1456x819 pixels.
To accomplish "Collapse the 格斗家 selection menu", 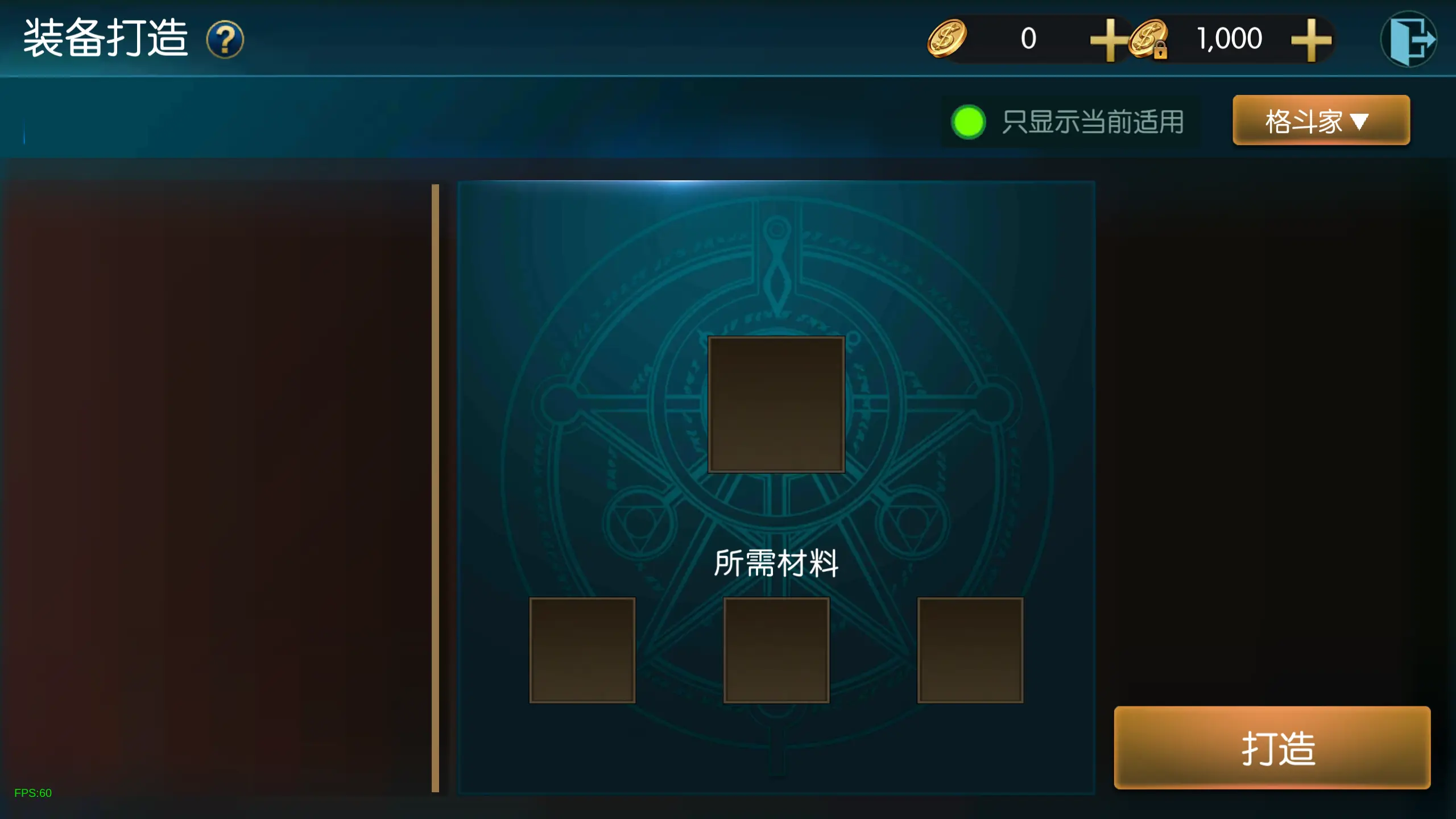I will point(1321,121).
